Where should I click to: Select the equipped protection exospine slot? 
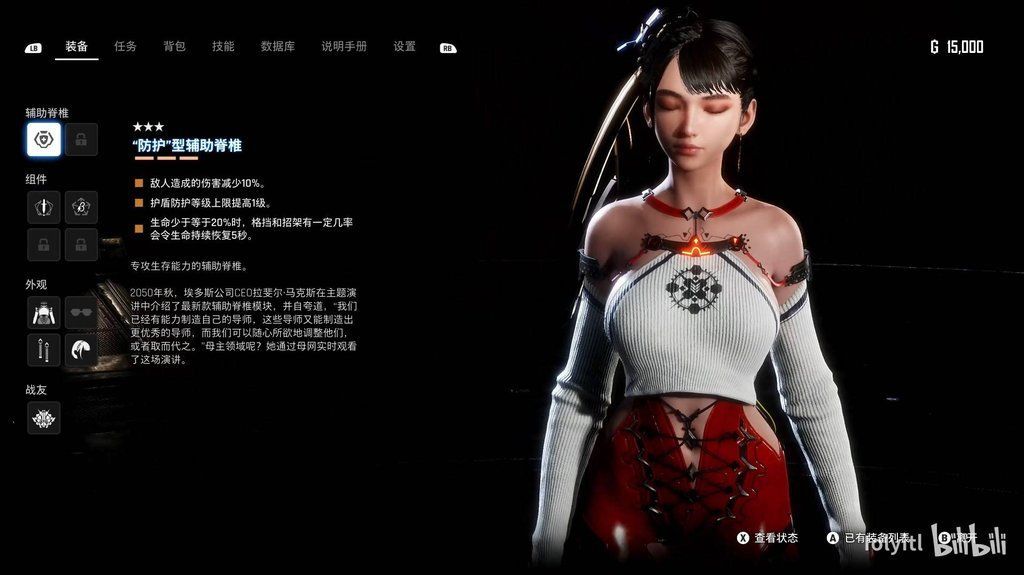point(44,140)
